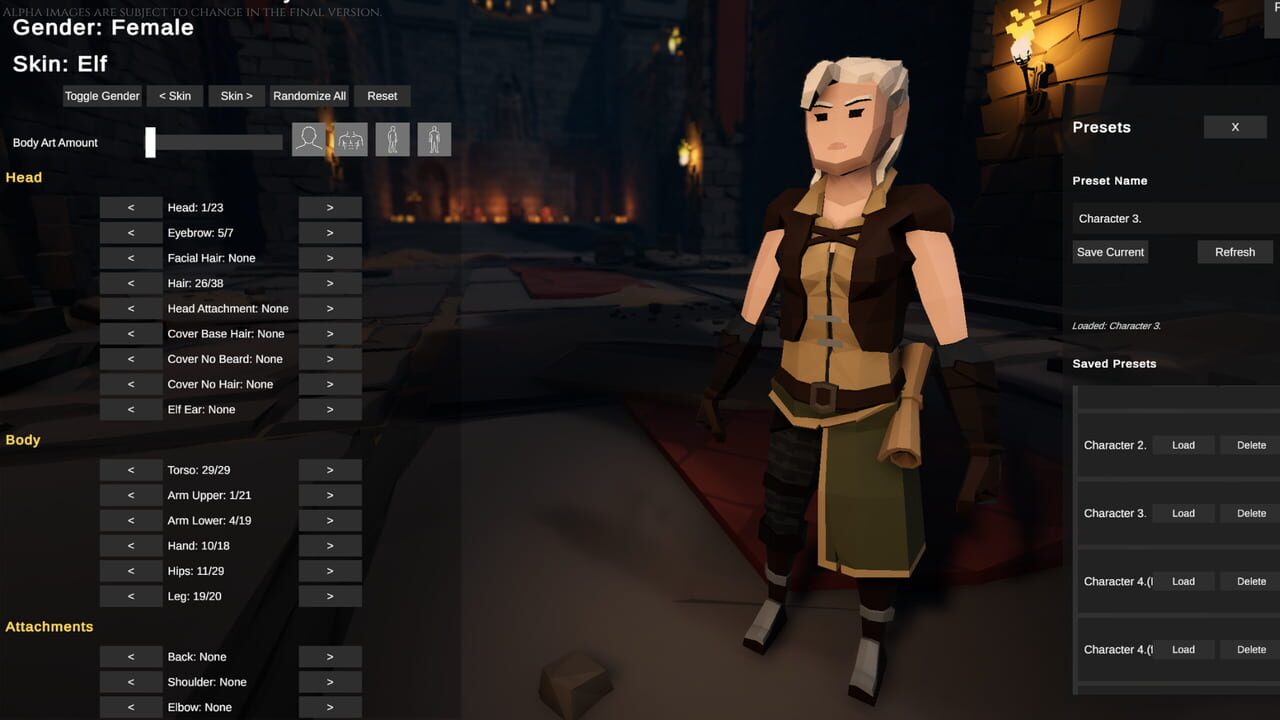Image resolution: width=1280 pixels, height=720 pixels.
Task: Advance Hair to the next style
Action: [x=330, y=283]
